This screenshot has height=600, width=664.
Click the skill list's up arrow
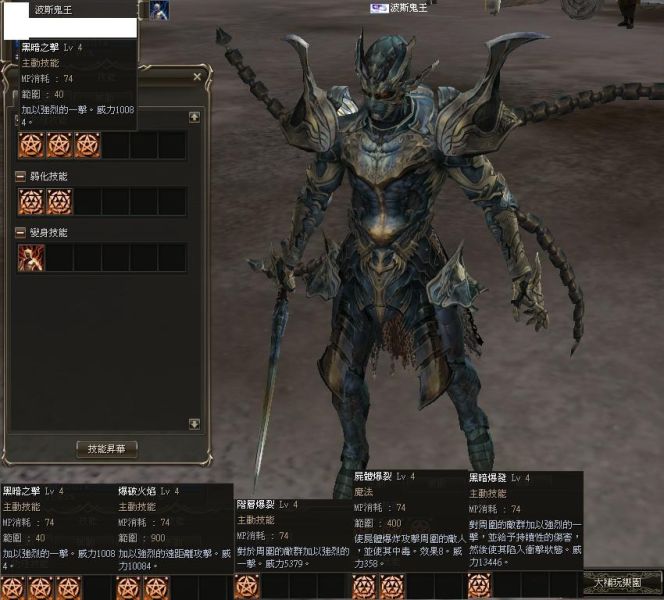tap(194, 117)
